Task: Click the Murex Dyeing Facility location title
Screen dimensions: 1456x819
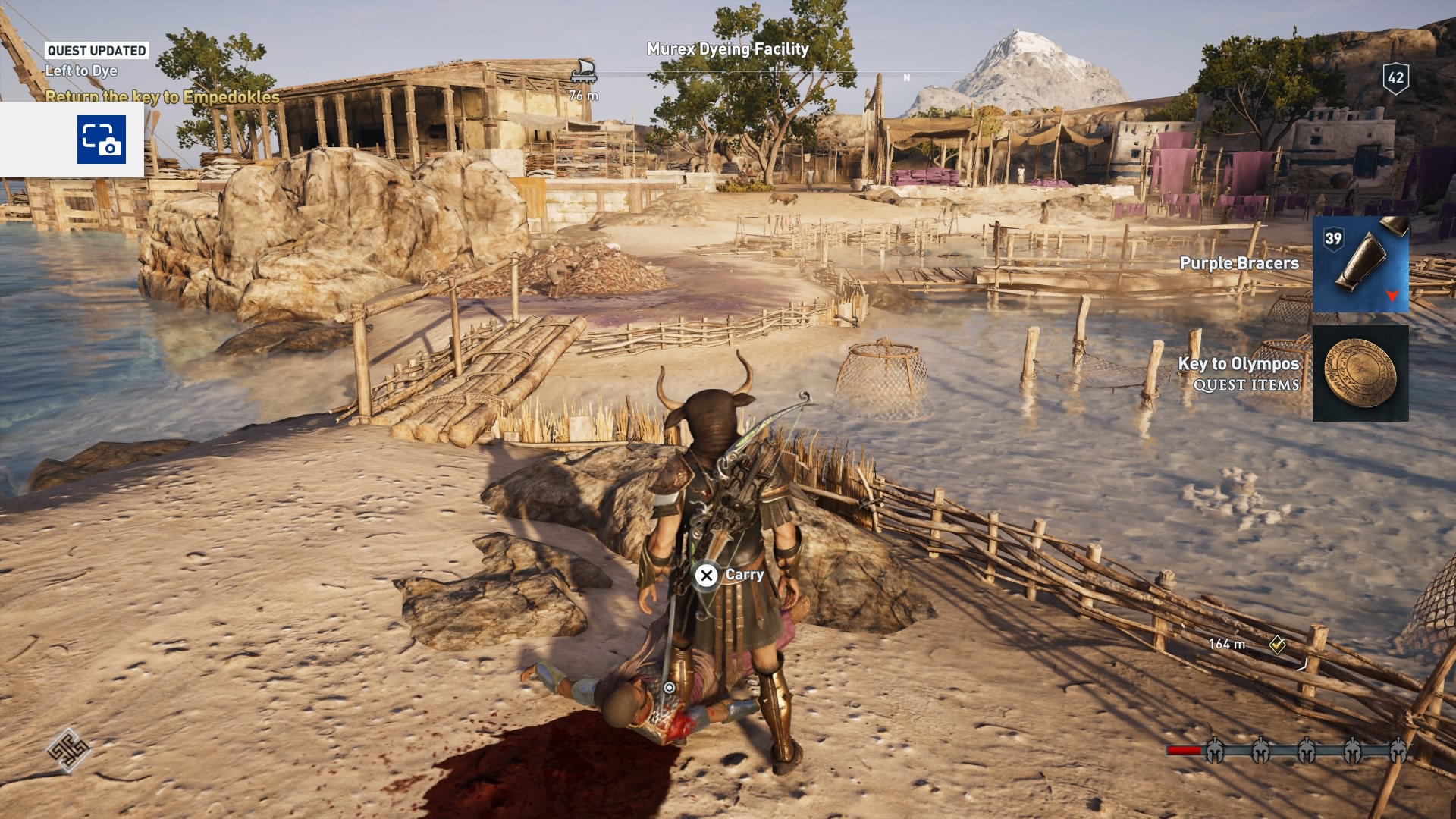Action: click(726, 47)
